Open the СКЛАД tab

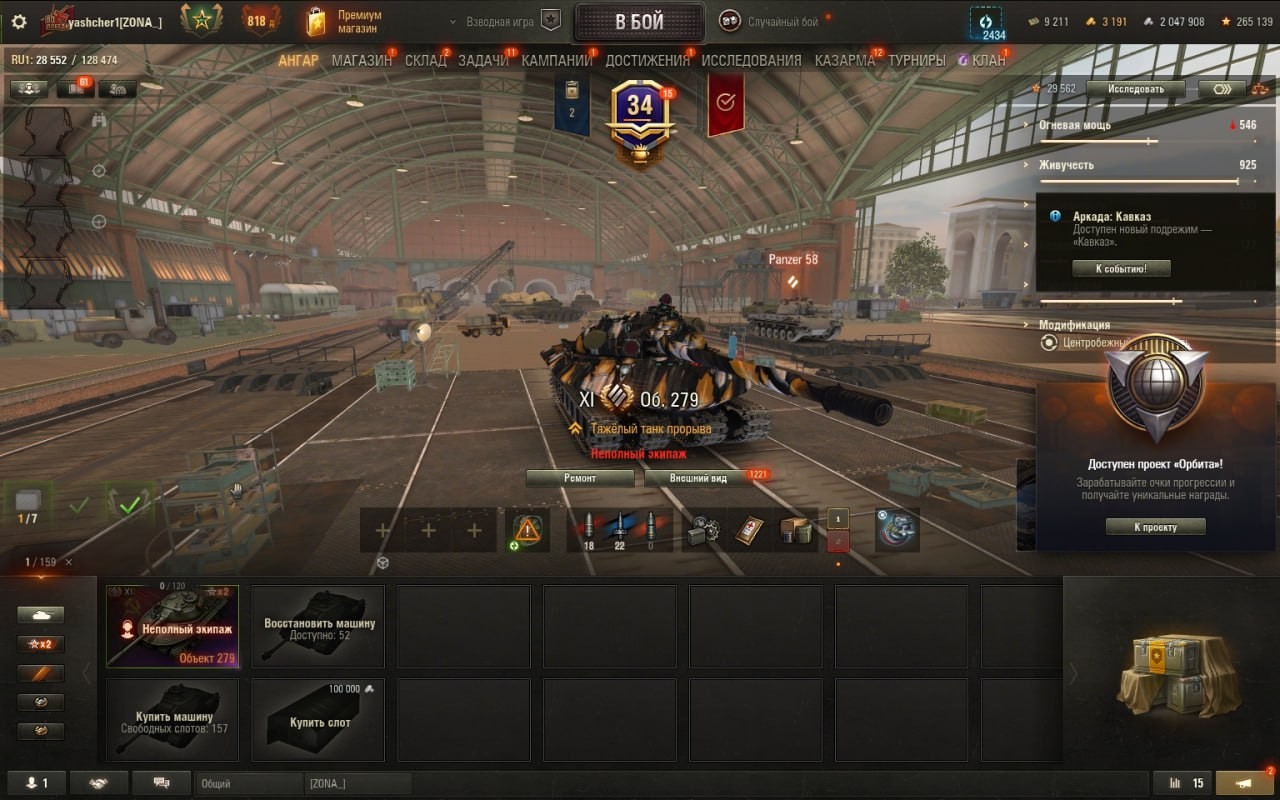(x=426, y=60)
